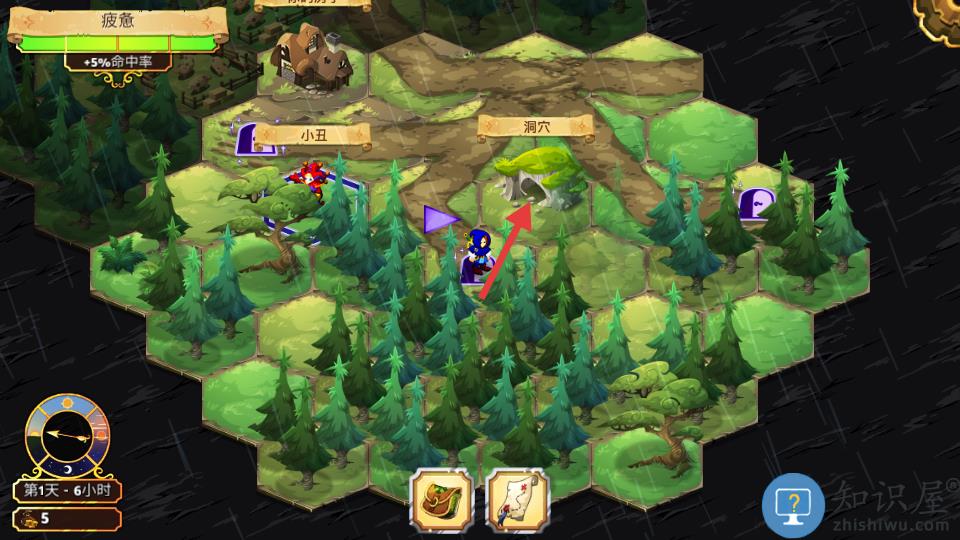Viewport: 960px width, 540px height.
Task: Open the satchel inventory bag
Action: point(441,499)
